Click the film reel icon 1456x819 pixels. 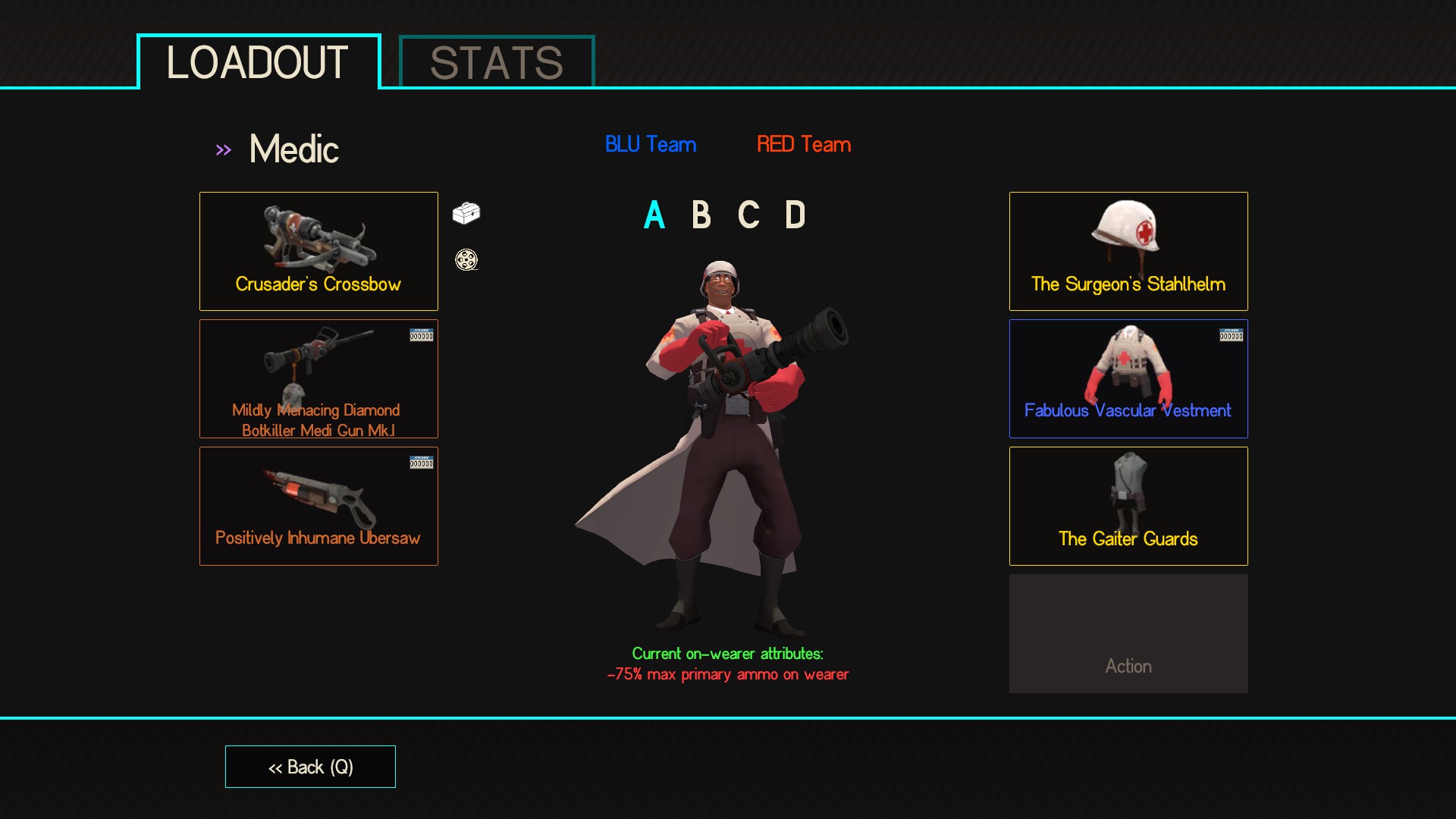point(466,260)
